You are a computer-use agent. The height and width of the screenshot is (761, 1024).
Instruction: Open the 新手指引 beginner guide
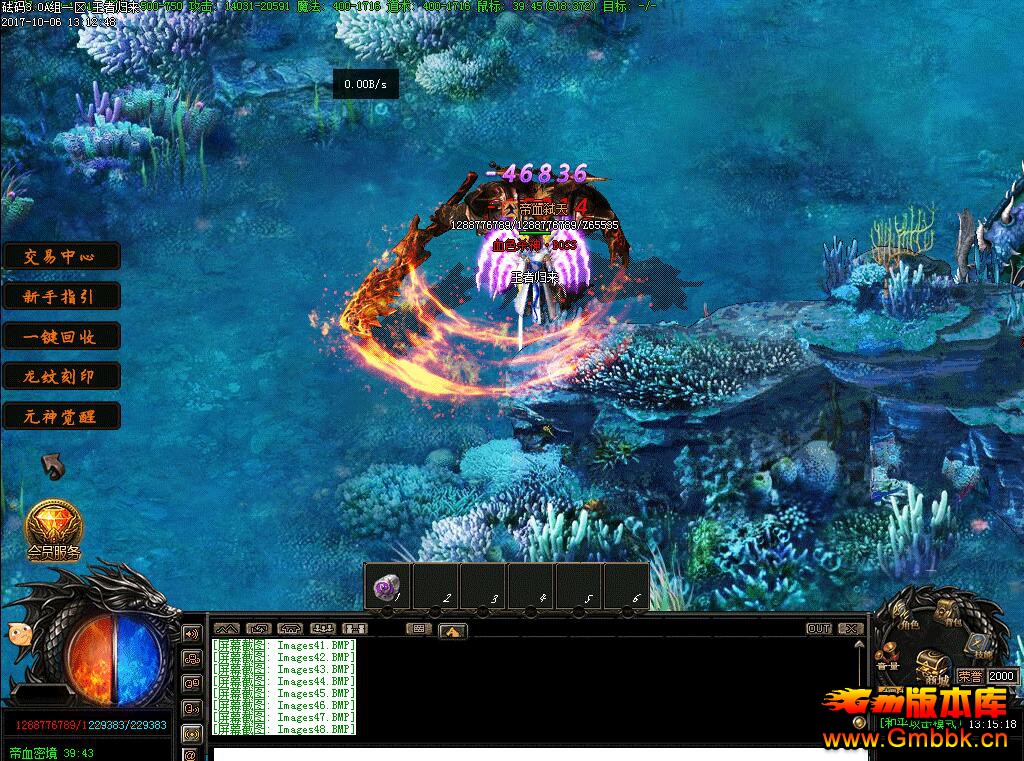[x=61, y=296]
